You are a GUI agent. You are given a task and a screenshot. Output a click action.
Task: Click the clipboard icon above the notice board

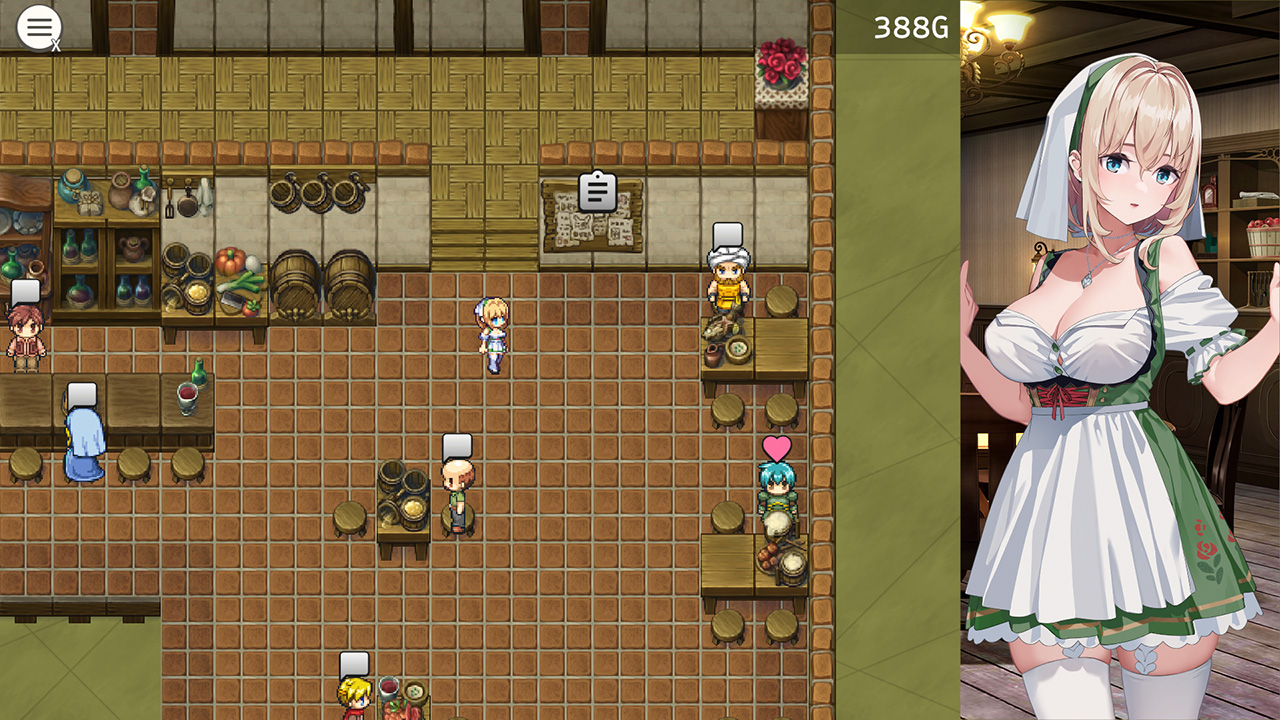[597, 191]
